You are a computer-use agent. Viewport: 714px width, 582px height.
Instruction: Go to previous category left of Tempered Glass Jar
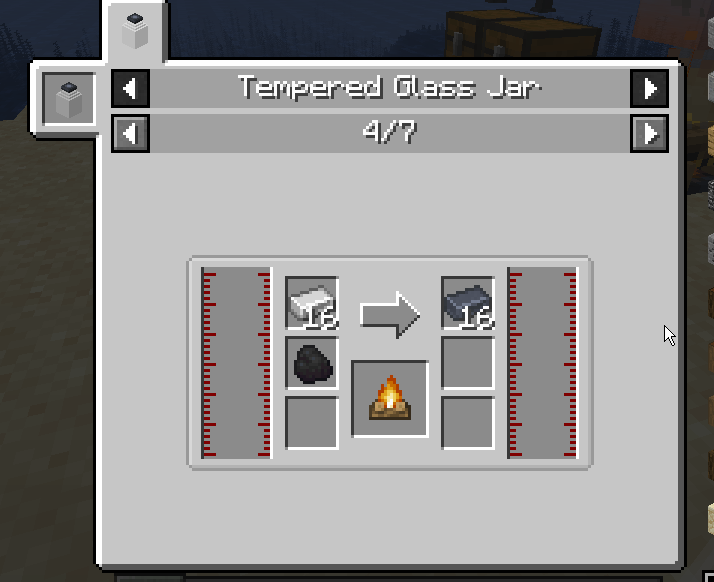[x=130, y=89]
